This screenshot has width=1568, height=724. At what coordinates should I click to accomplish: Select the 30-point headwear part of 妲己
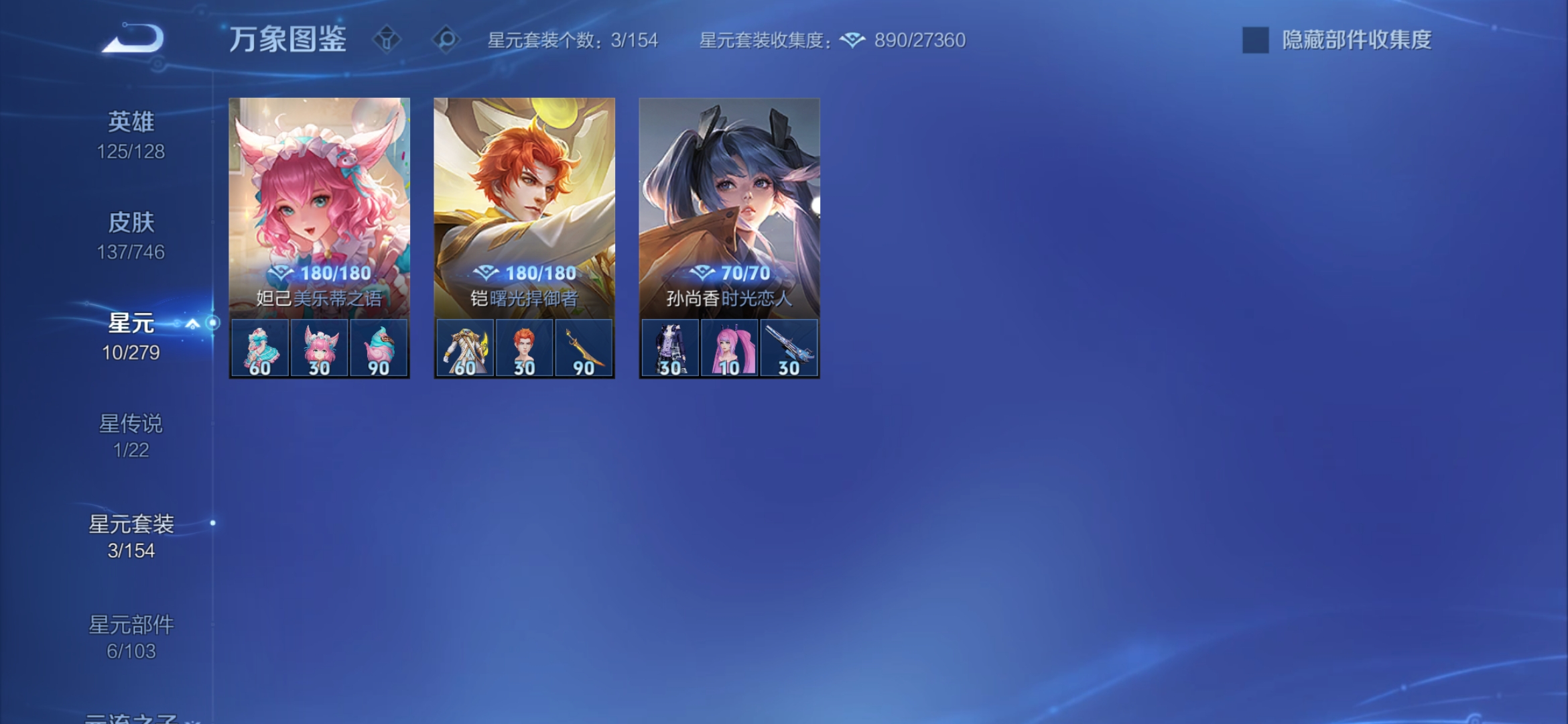pos(320,348)
